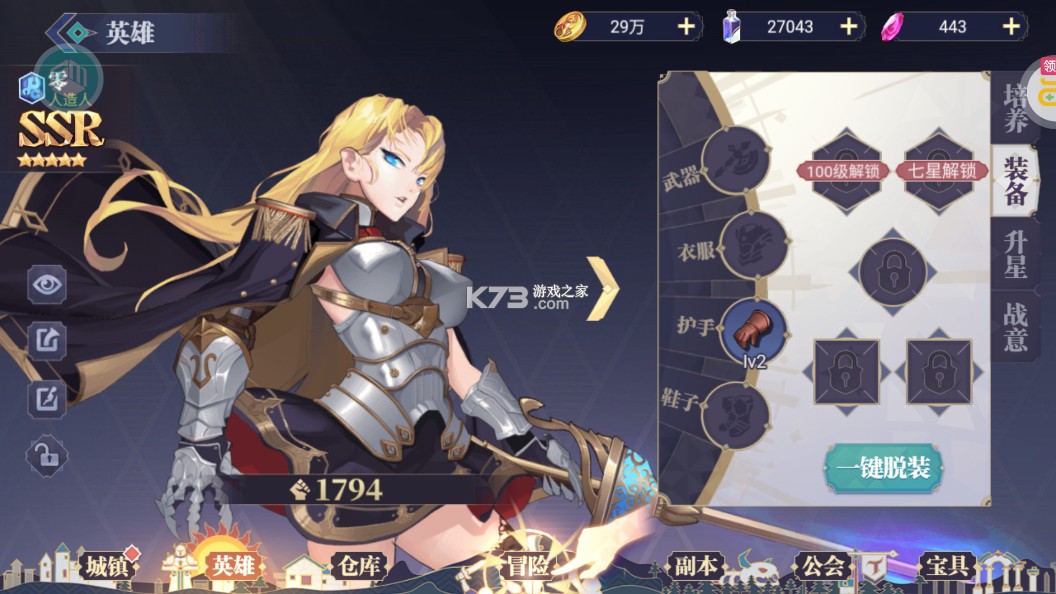Switch to the 培养 tab
The image size is (1056, 594).
(x=1016, y=110)
